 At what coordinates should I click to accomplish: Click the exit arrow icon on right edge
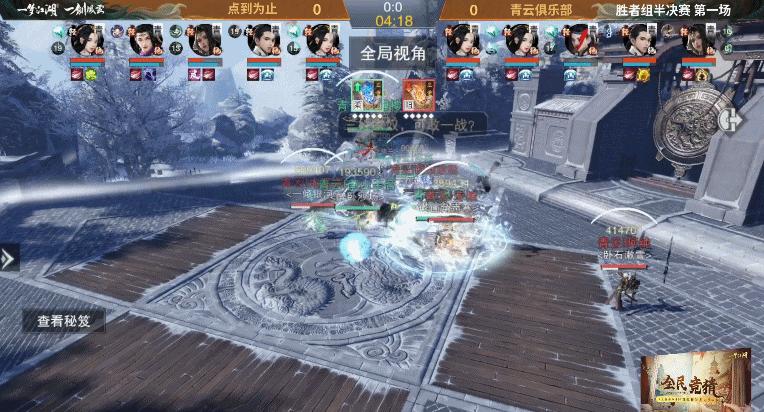click(736, 117)
